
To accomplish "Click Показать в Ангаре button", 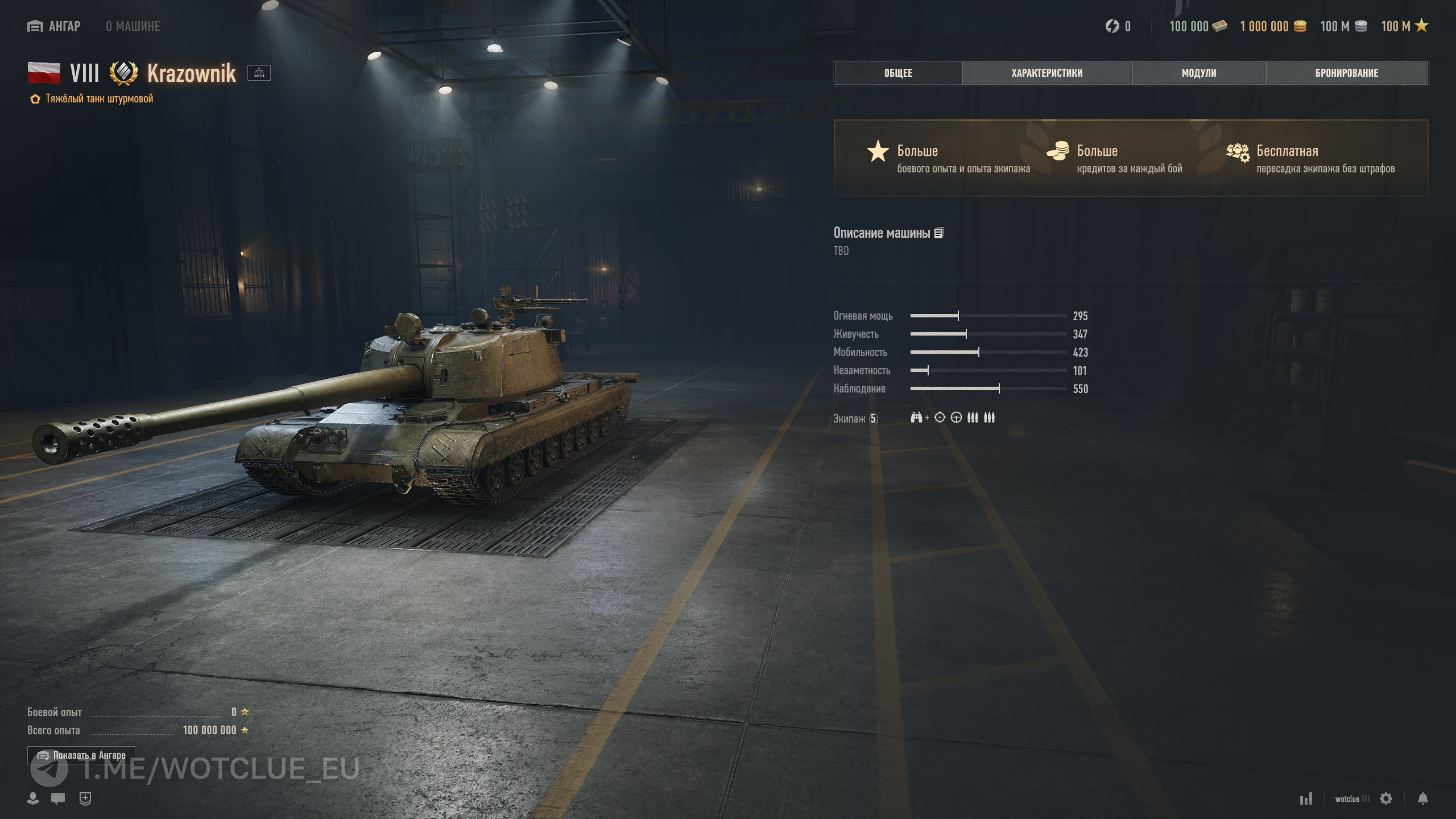I will [81, 755].
